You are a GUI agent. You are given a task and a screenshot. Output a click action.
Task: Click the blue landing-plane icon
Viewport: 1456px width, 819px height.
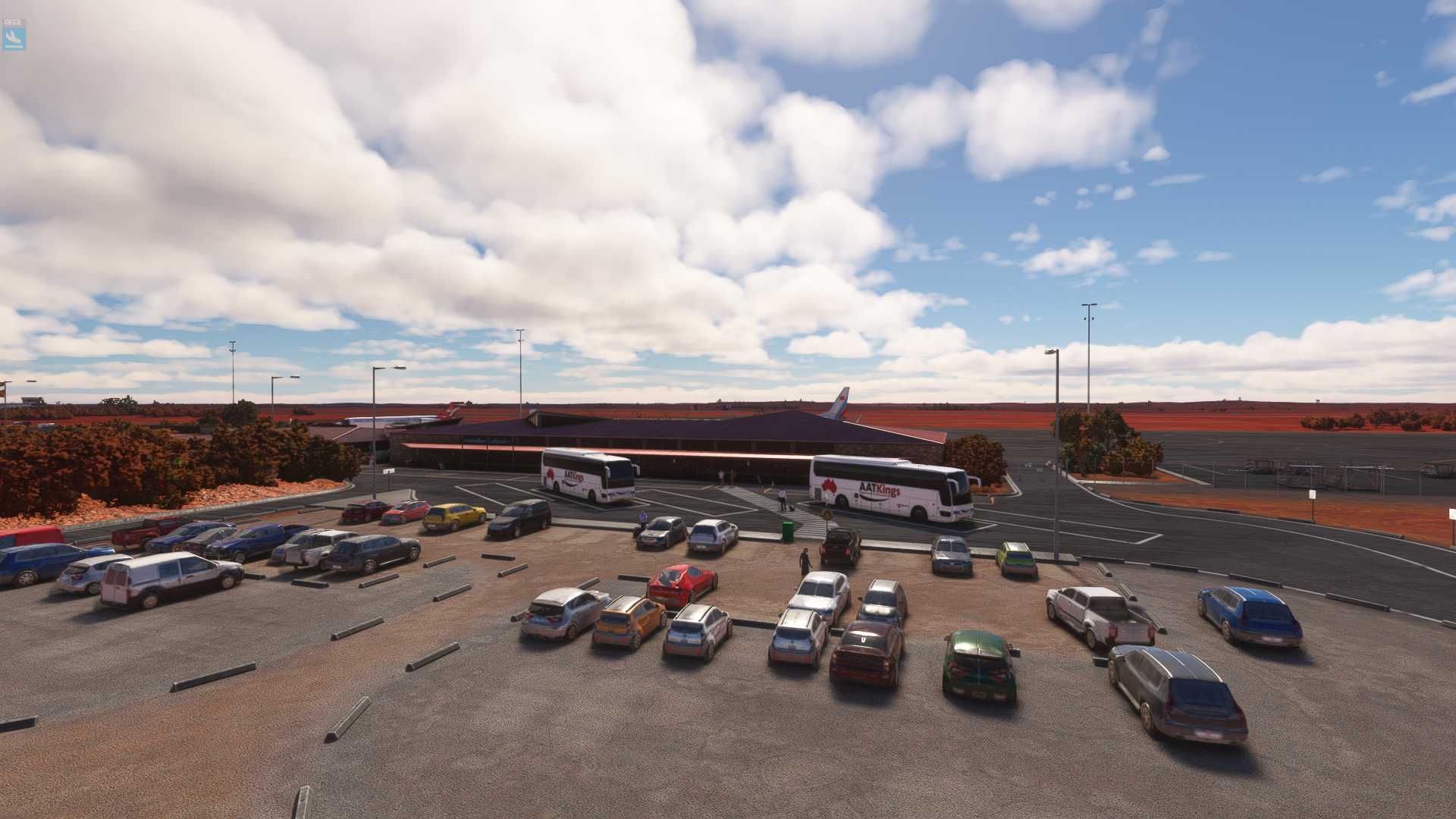click(x=14, y=38)
